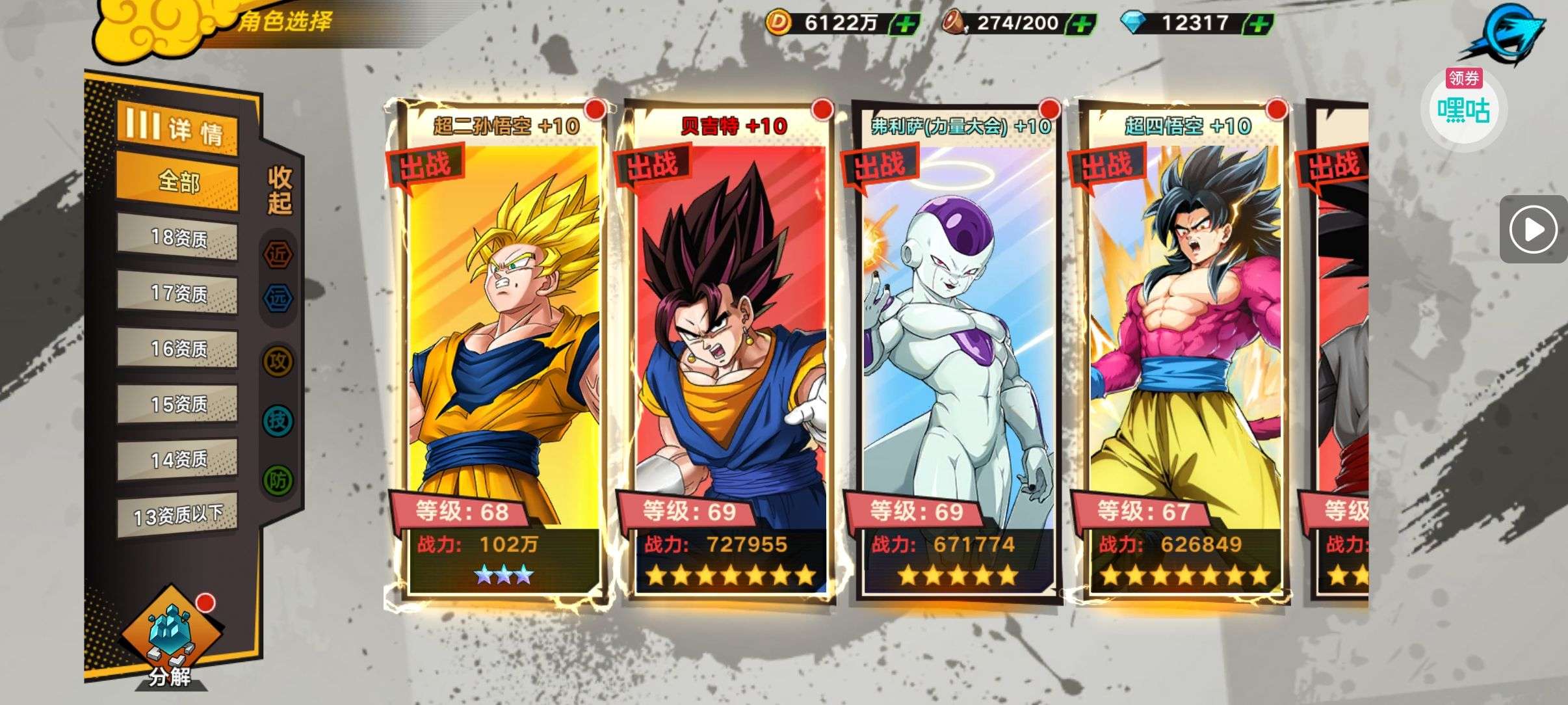Choose the 15资质 filter
The height and width of the screenshot is (705, 1568).
tap(177, 405)
